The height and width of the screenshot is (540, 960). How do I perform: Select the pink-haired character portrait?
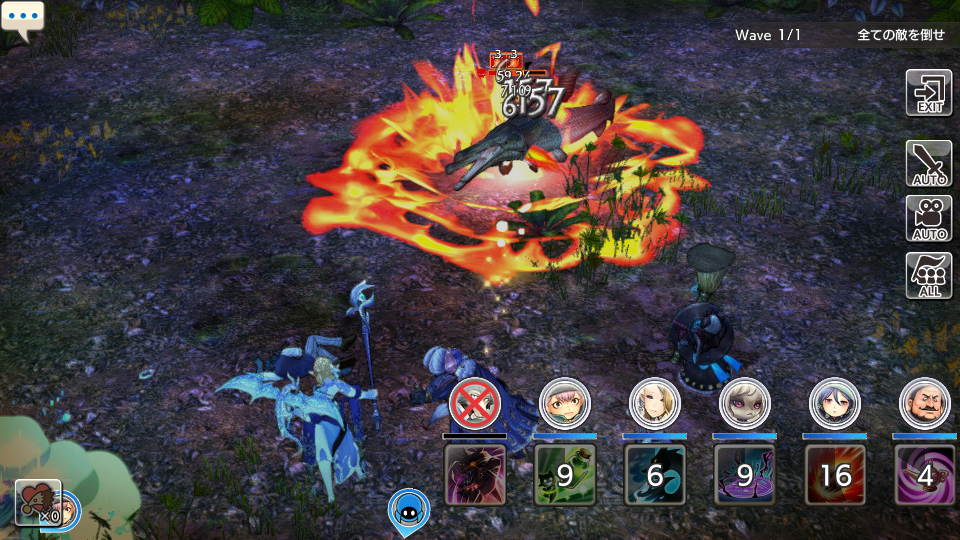pos(565,403)
